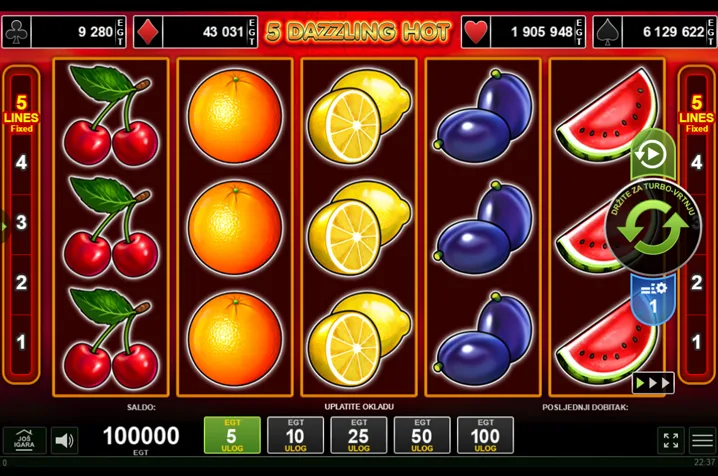
Task: Select the 5 EGT bet button
Action: 232,435
